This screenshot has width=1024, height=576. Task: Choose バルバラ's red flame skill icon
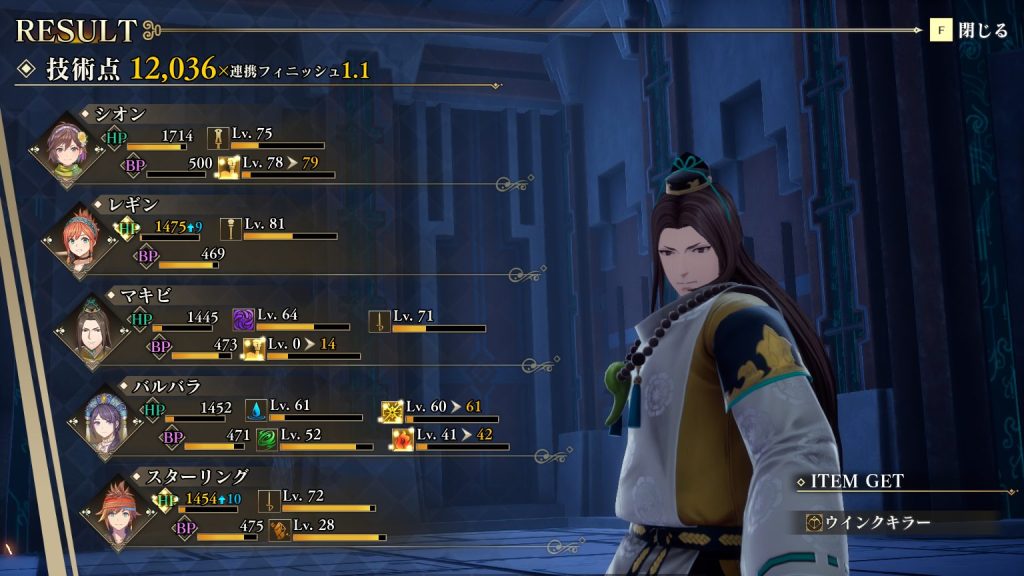point(402,438)
